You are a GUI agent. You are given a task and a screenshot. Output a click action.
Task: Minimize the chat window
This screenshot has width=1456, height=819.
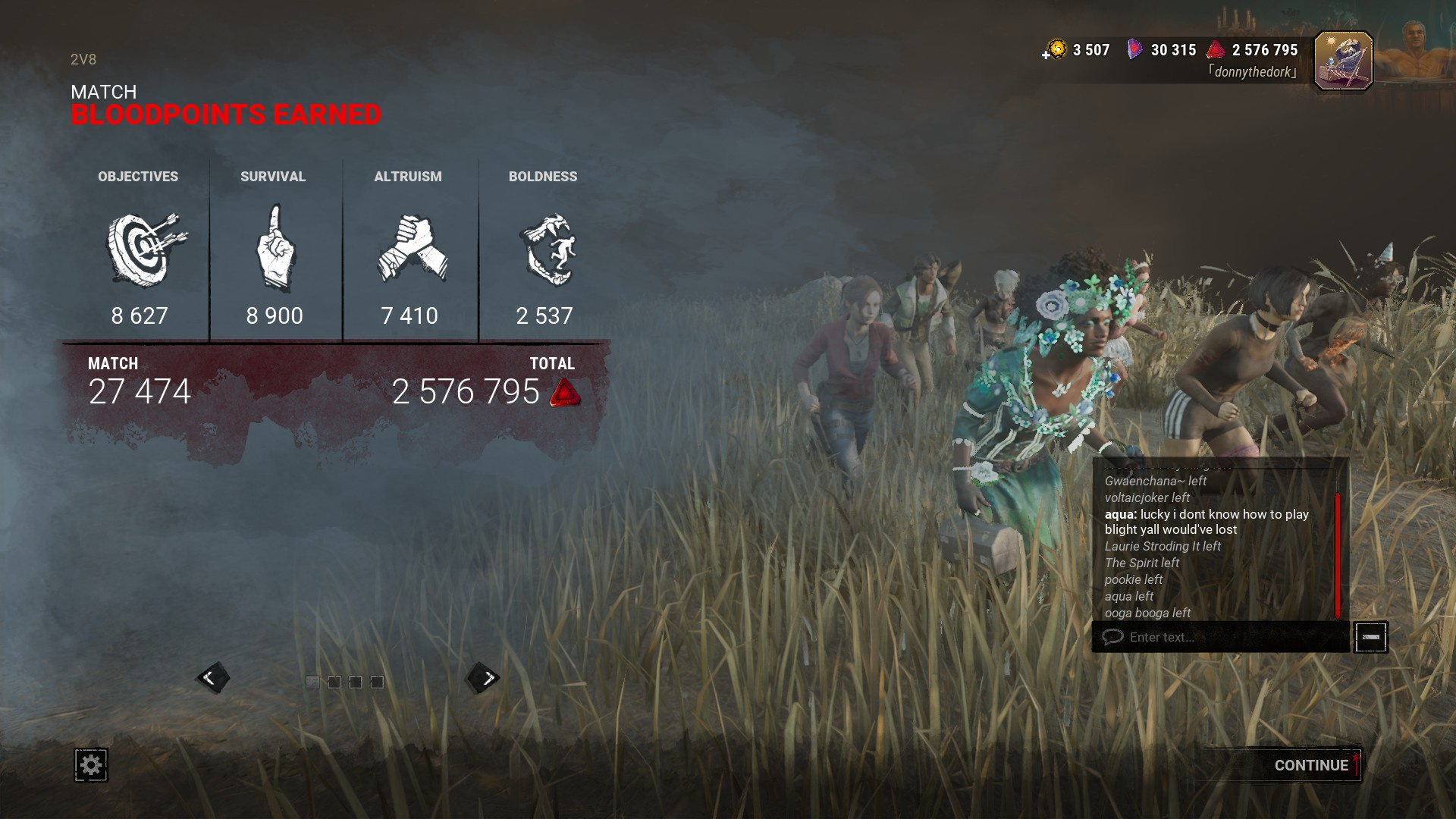(x=1370, y=637)
